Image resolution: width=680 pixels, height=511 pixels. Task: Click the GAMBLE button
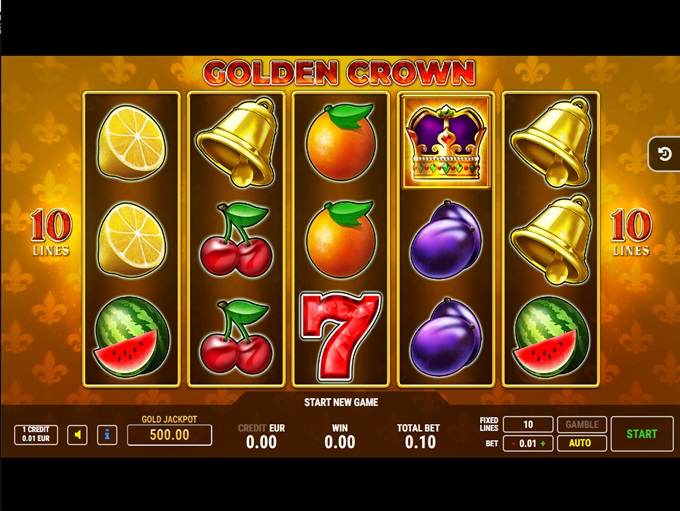580,425
